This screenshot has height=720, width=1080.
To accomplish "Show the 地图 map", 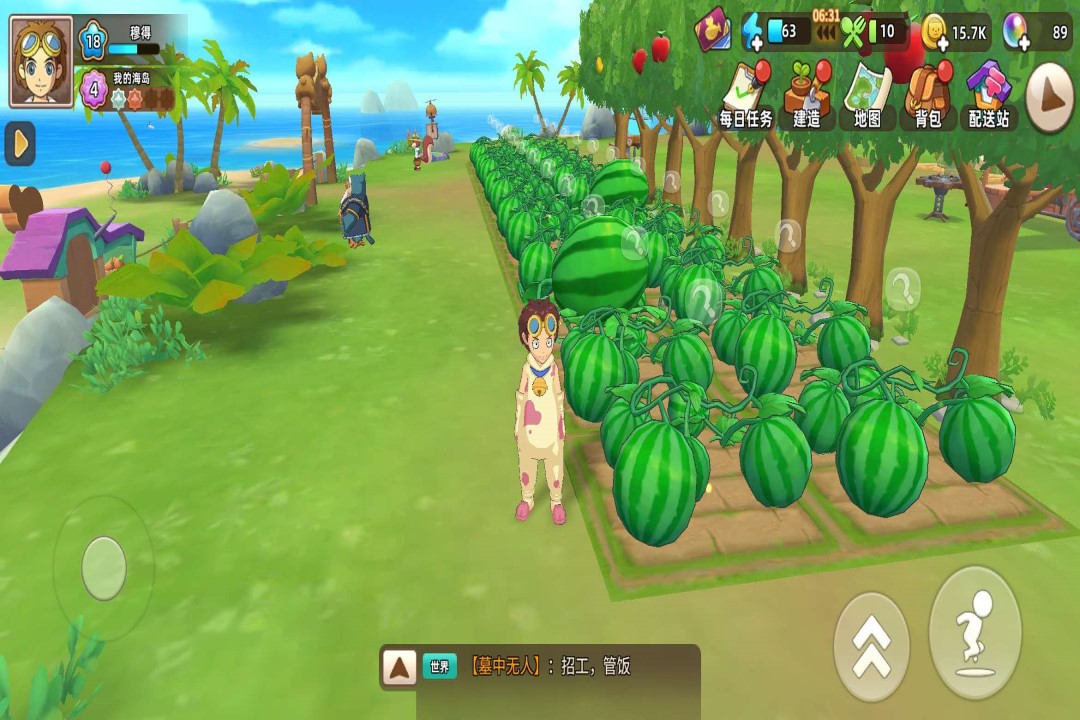I will coord(867,95).
